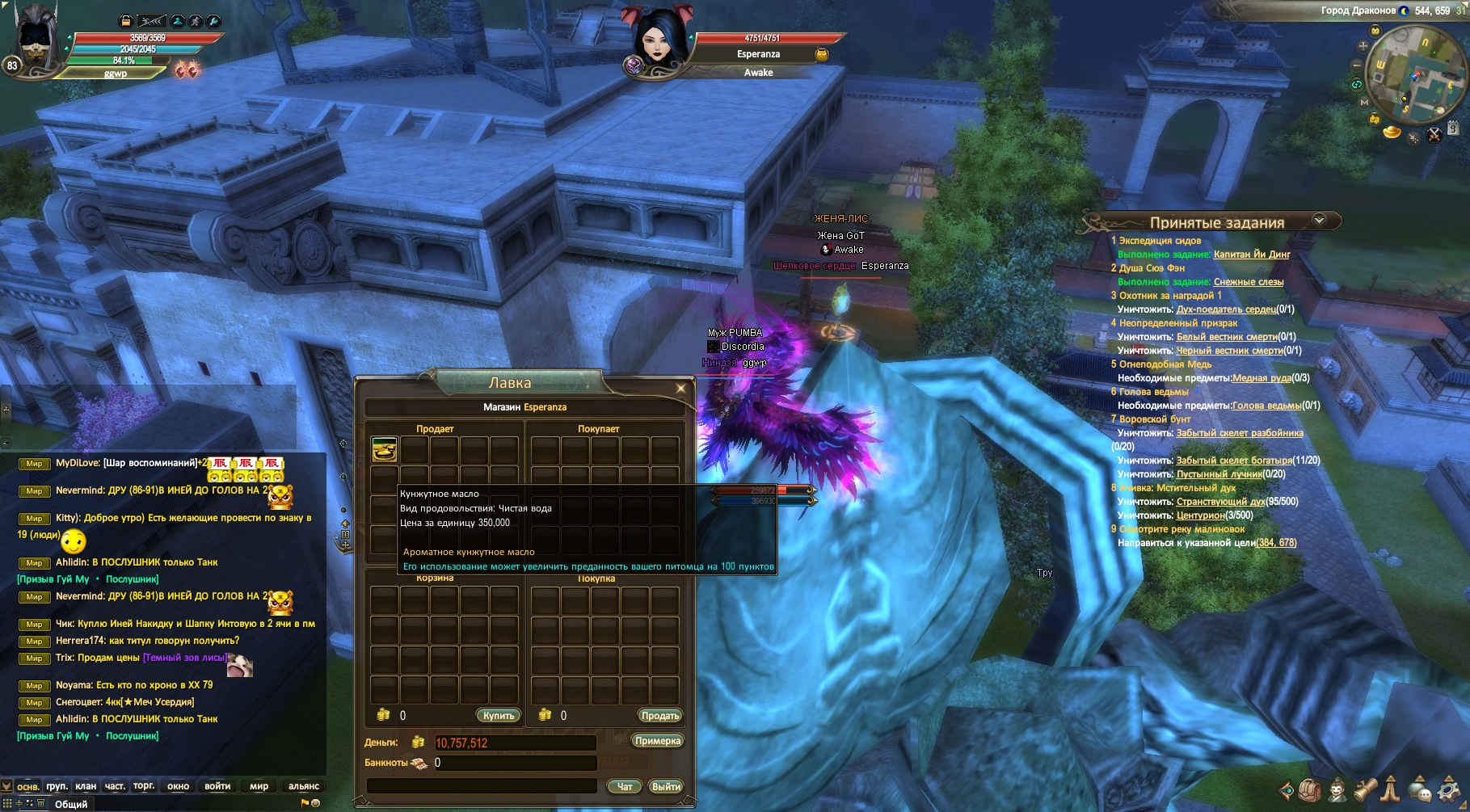
Task: Follow the Капитан Йи Динг quest link
Action: pos(1252,255)
